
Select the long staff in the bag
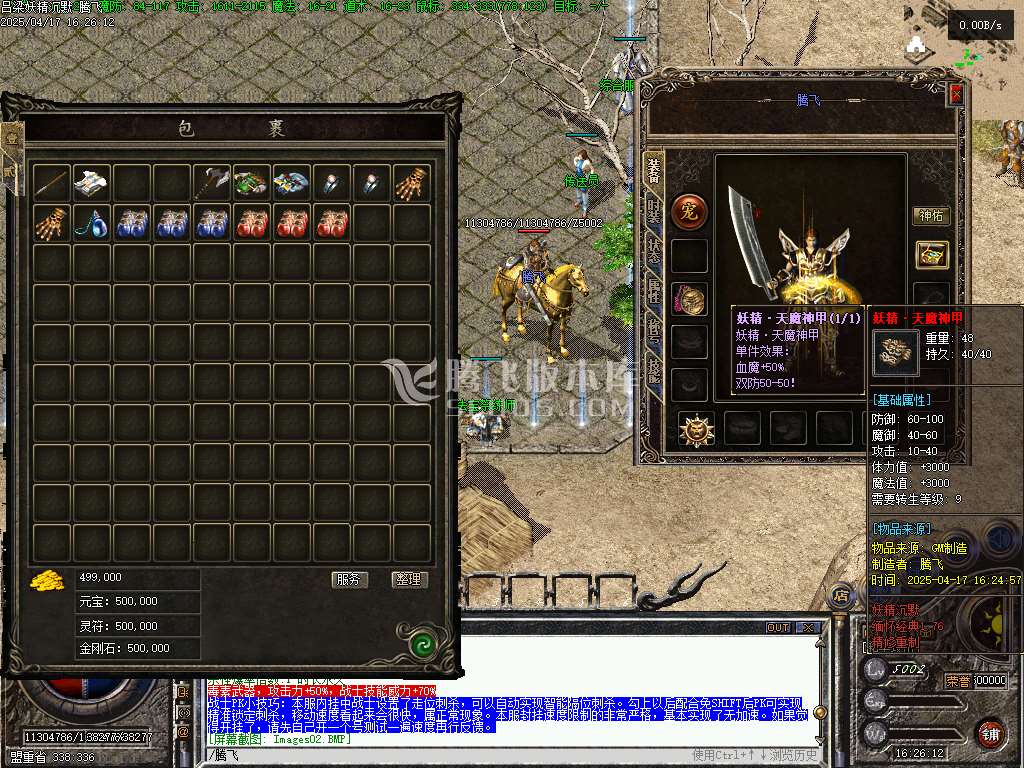pos(52,183)
